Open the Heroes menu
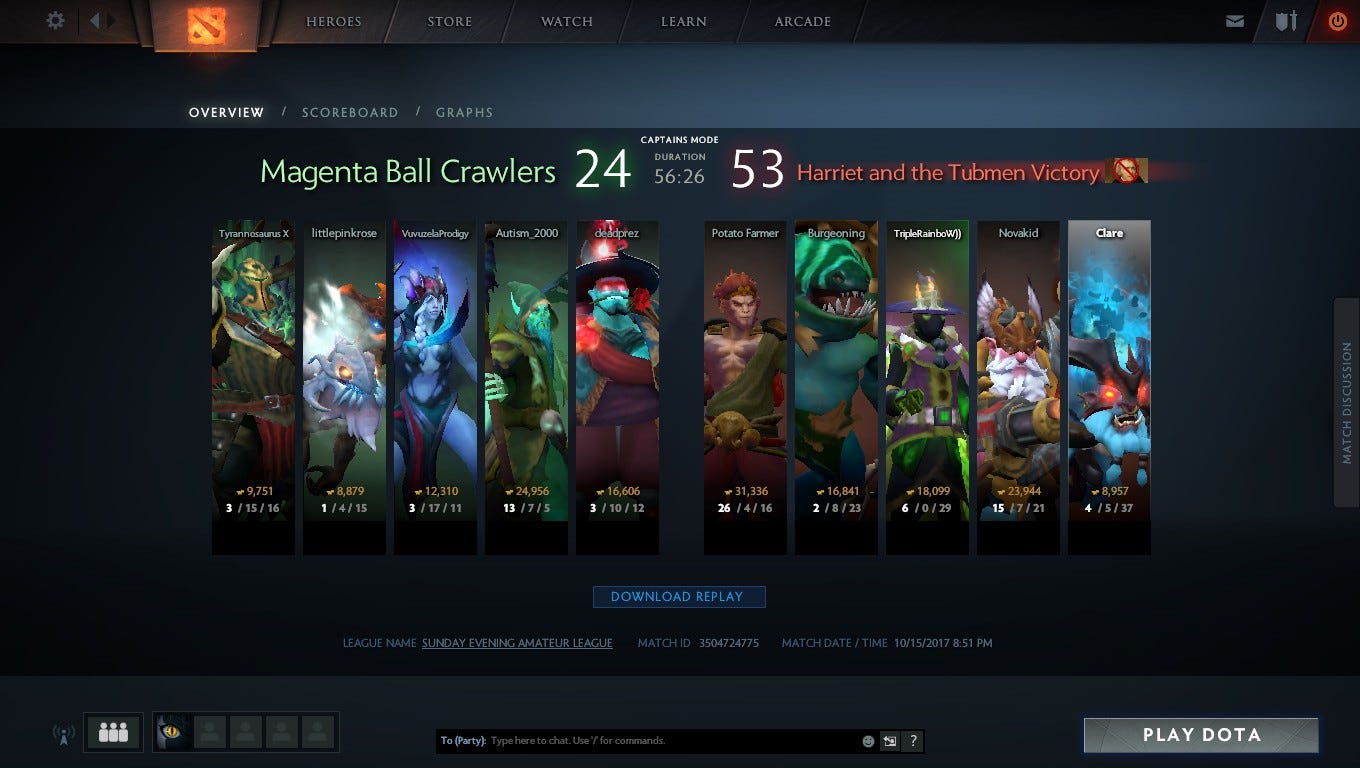The image size is (1360, 768). coord(333,22)
